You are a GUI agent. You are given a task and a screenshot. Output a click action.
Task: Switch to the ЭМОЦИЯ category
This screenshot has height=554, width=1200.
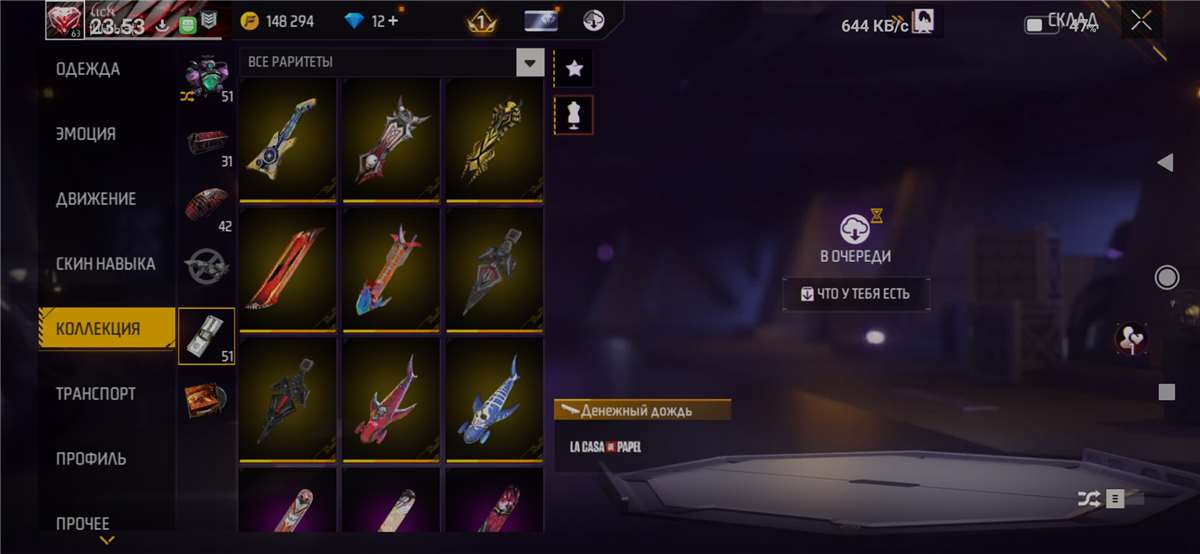point(86,134)
